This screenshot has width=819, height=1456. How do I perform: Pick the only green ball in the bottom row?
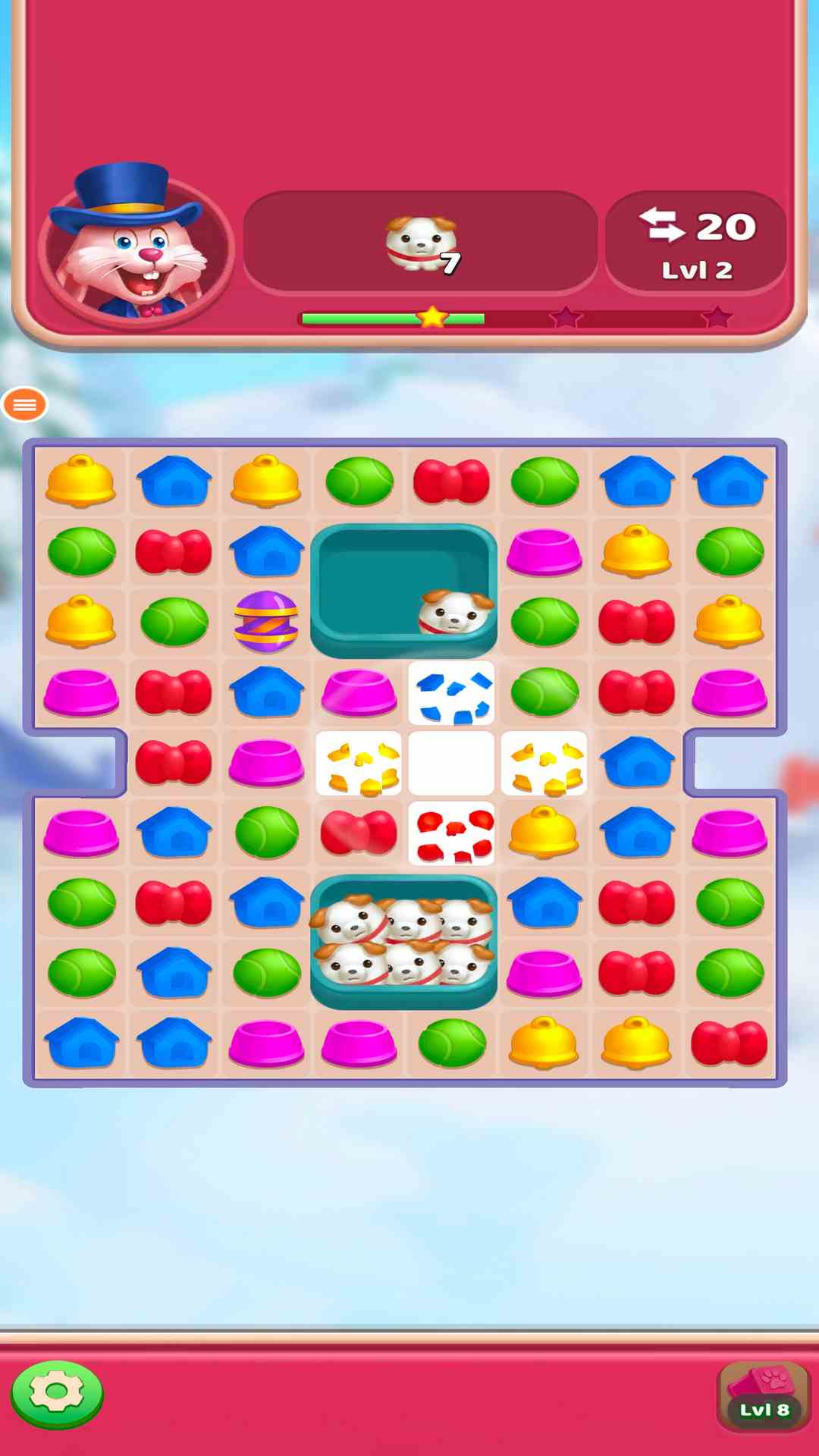pyautogui.click(x=451, y=1043)
